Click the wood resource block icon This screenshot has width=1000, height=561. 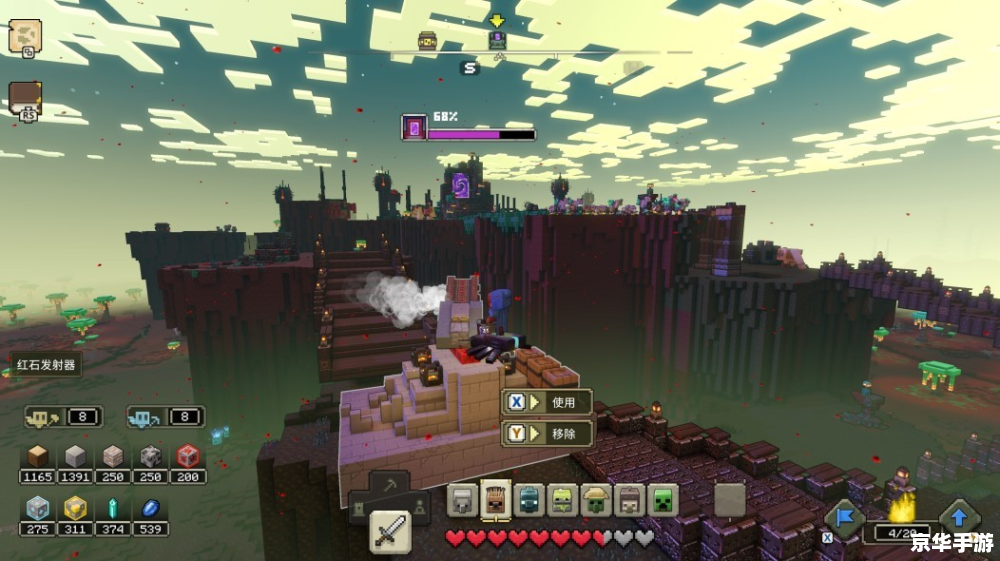tap(38, 457)
